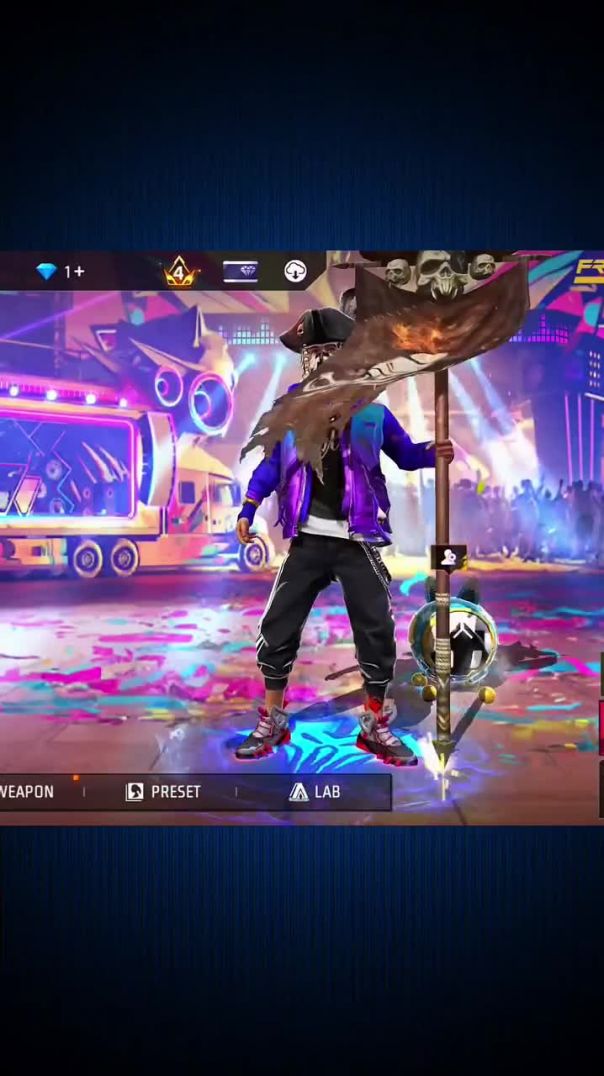Click the cloud download icon
The image size is (604, 1076).
295,271
